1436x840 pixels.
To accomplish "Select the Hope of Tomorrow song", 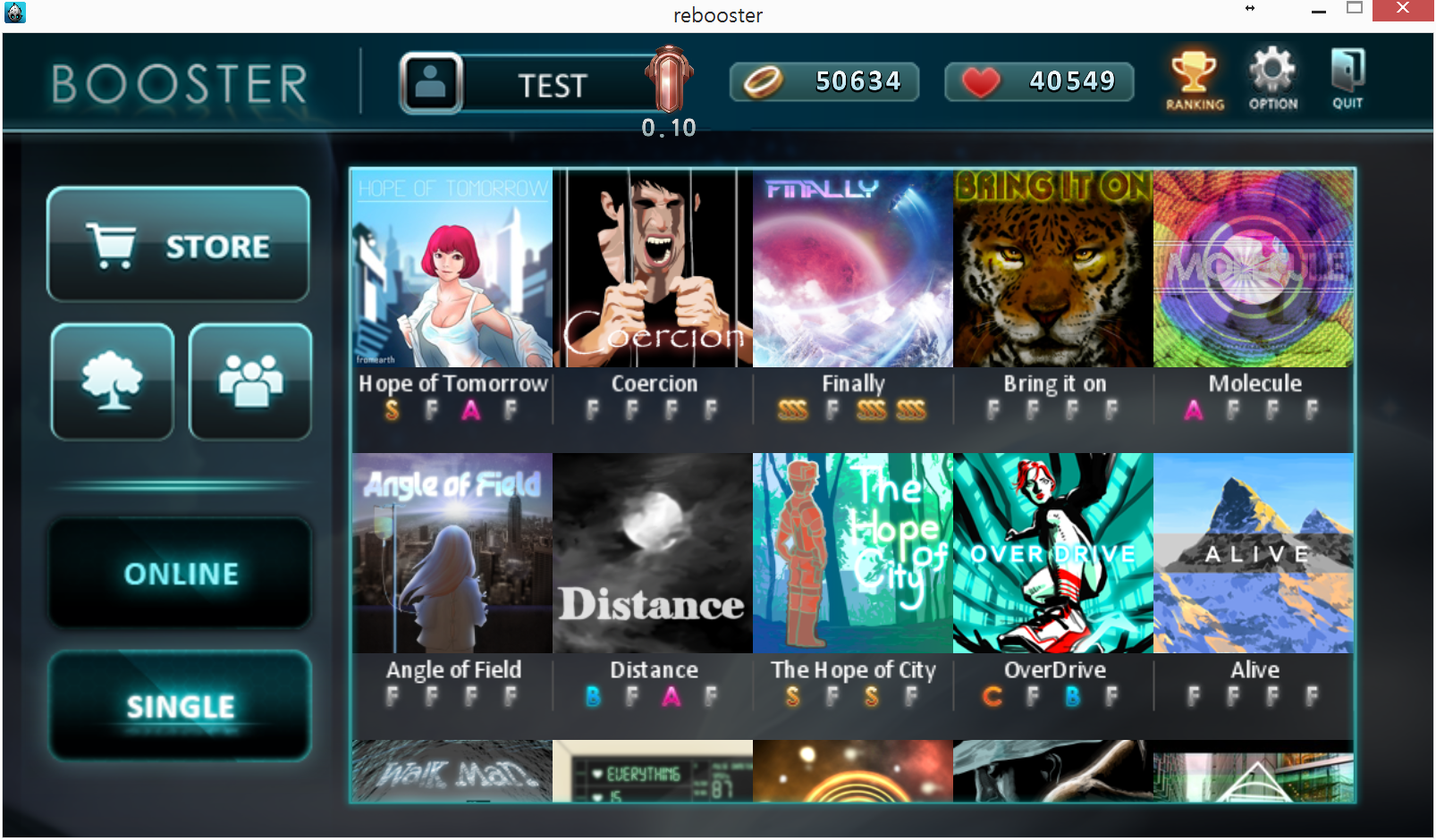I will click(452, 268).
